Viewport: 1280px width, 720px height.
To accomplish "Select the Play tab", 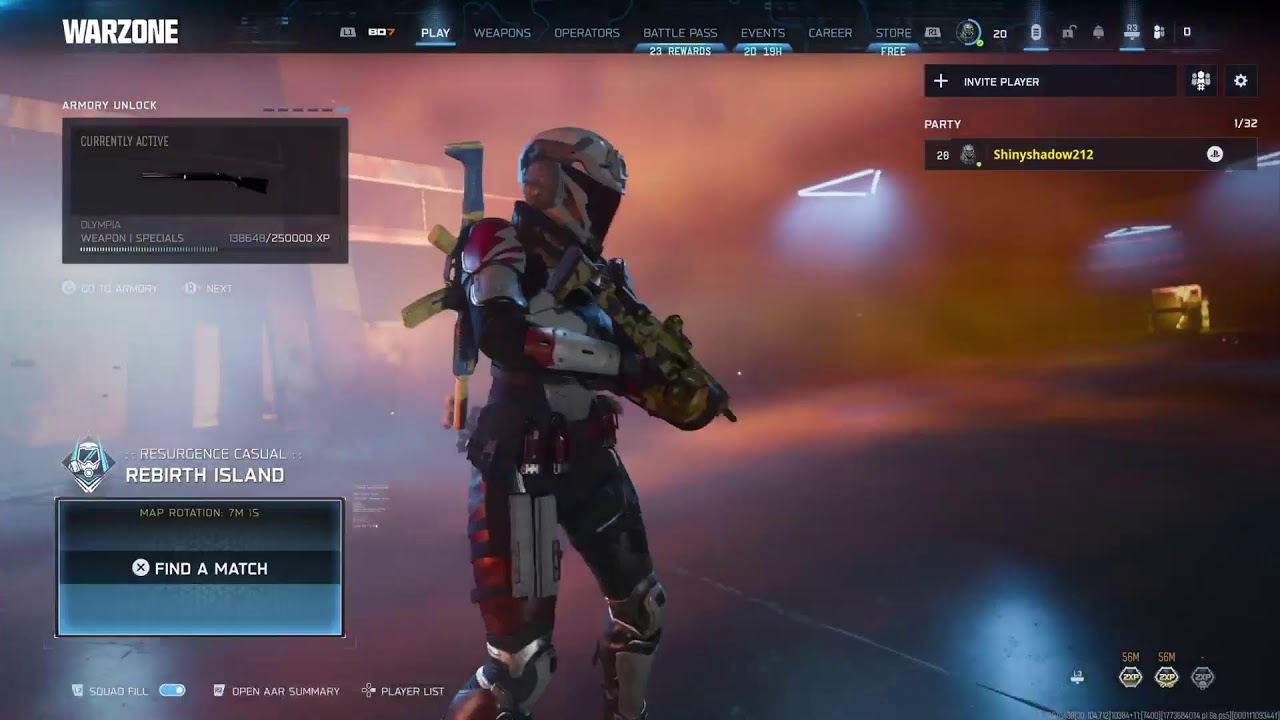I will click(435, 33).
